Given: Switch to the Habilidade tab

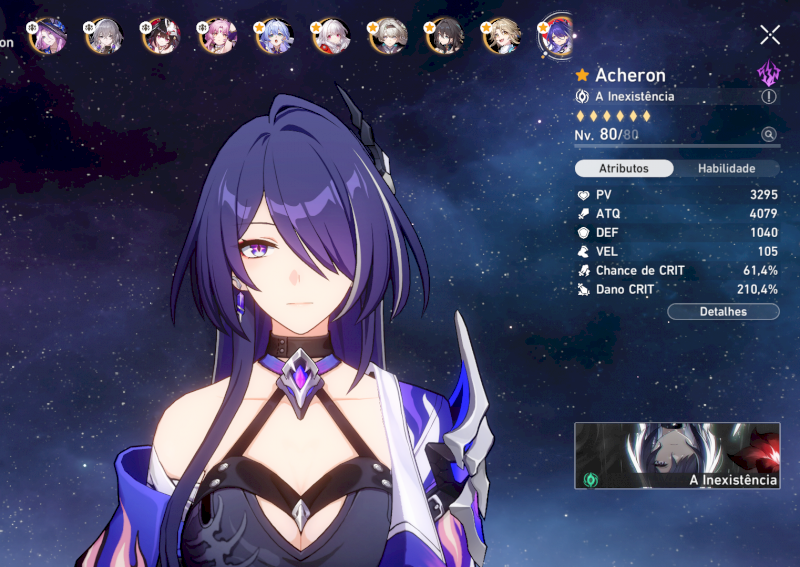Looking at the screenshot, I should pyautogui.click(x=726, y=169).
